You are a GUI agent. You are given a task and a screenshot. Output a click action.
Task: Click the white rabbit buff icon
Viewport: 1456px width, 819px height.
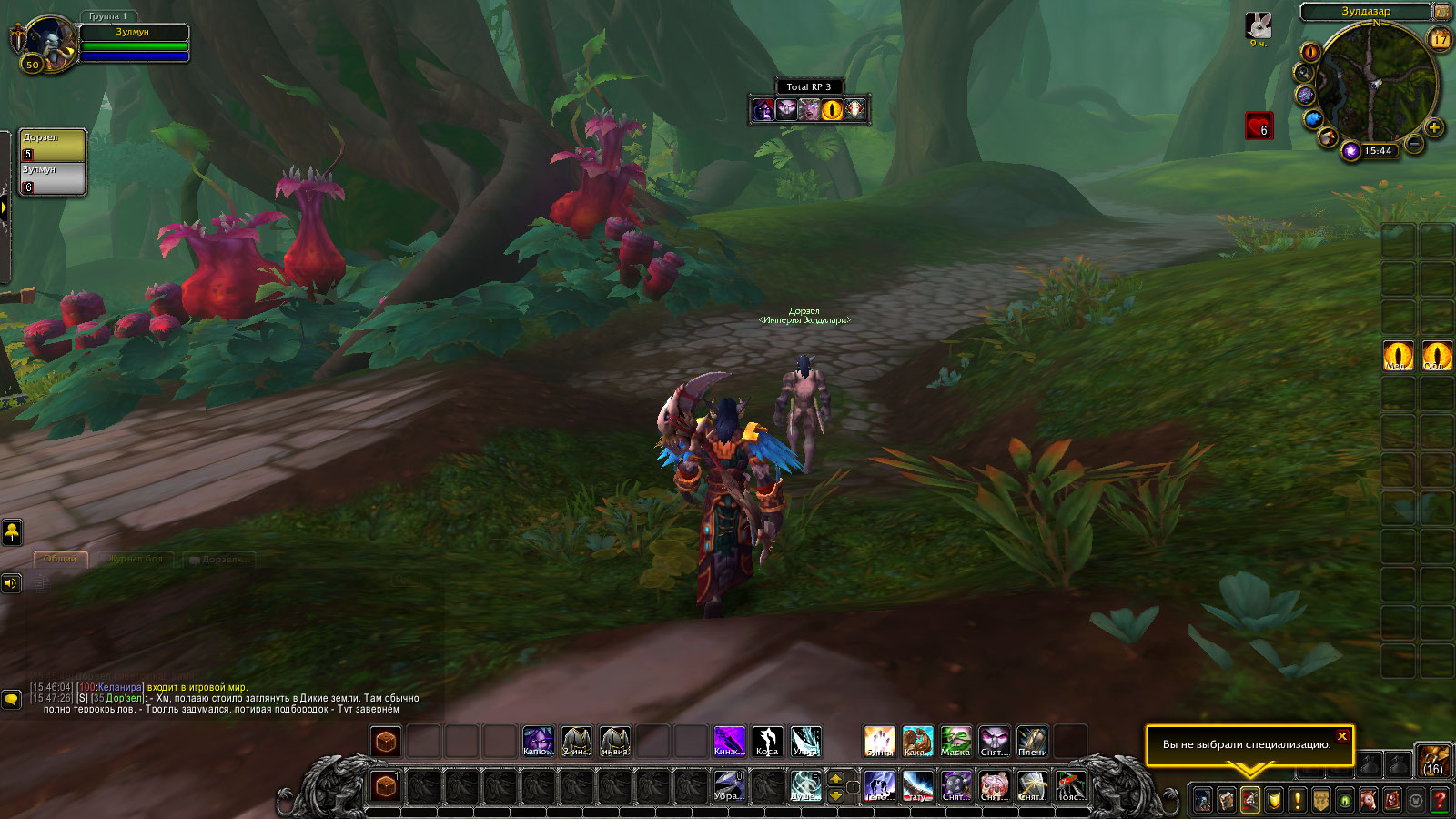click(x=1259, y=25)
